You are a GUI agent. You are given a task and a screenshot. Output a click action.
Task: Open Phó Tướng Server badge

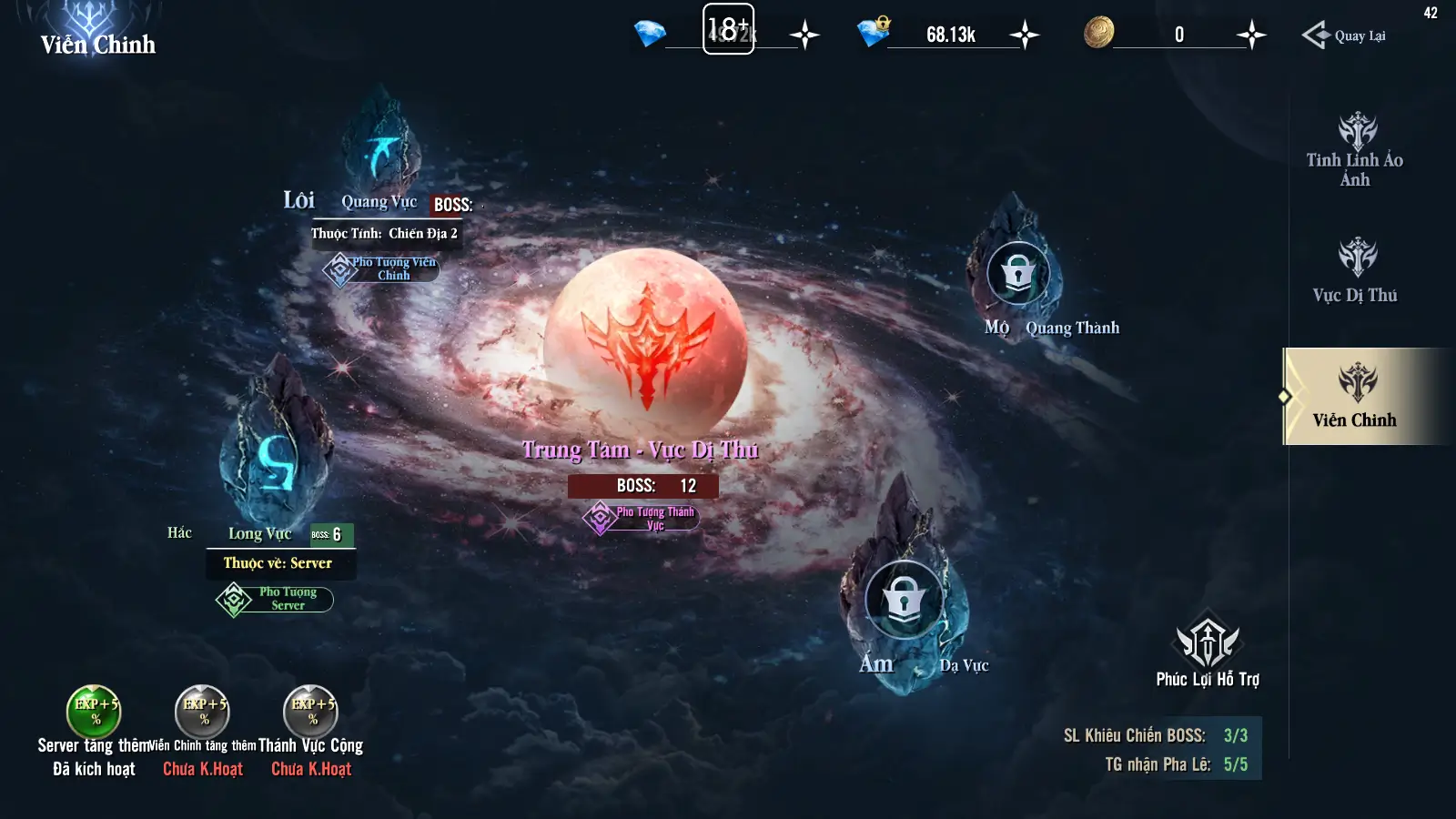tap(275, 599)
